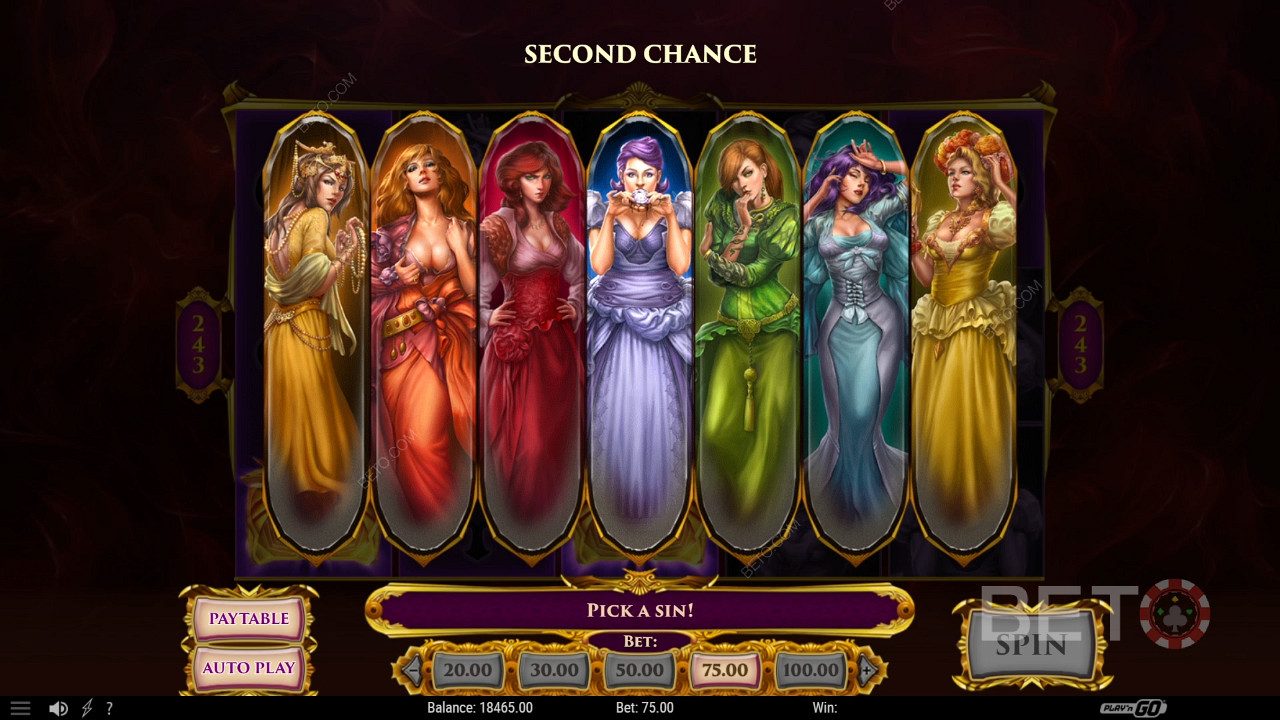Switch bet to 100.00
Image resolution: width=1280 pixels, height=720 pixels.
[x=810, y=670]
